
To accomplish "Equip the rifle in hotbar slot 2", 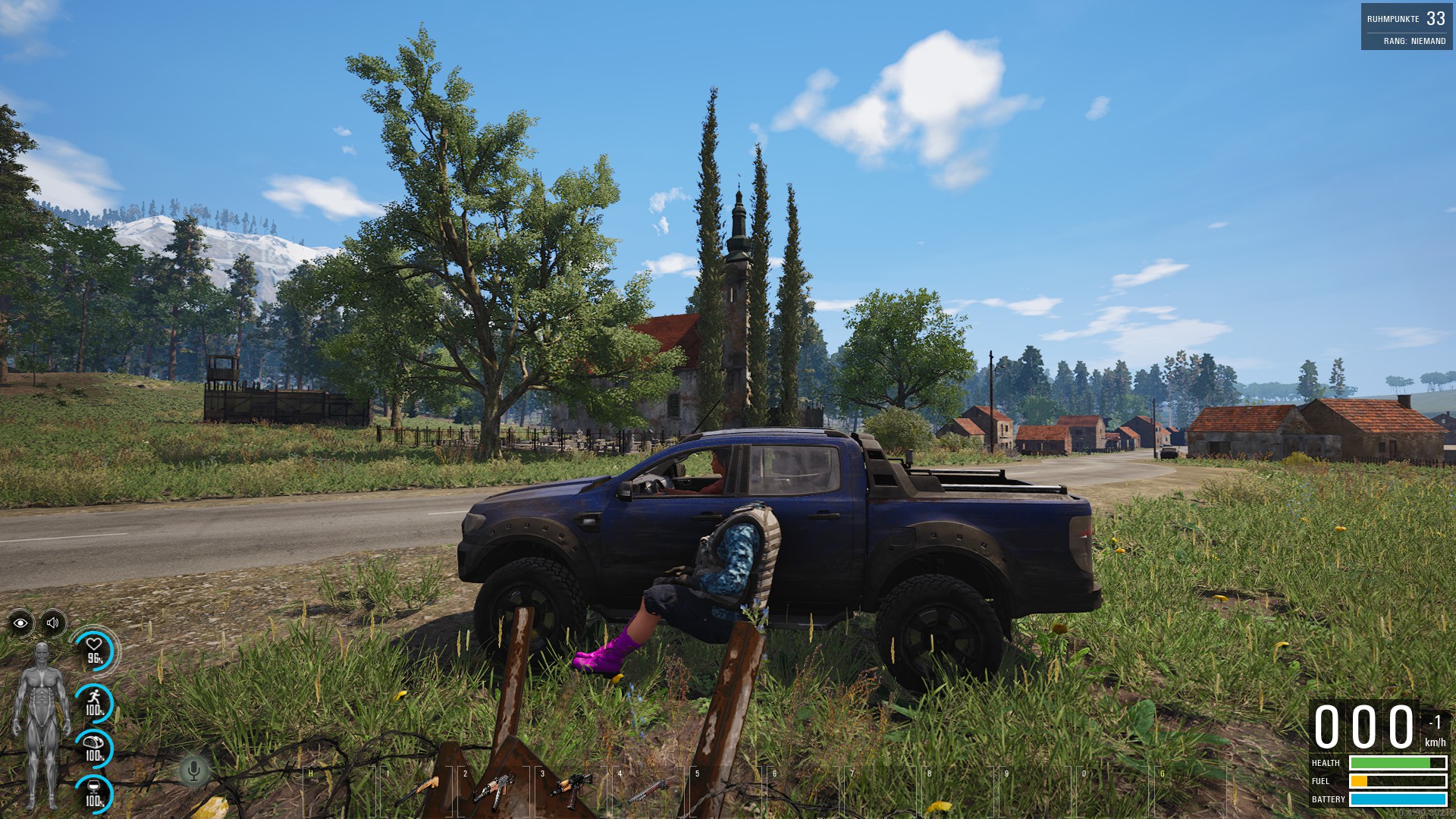I will [494, 790].
